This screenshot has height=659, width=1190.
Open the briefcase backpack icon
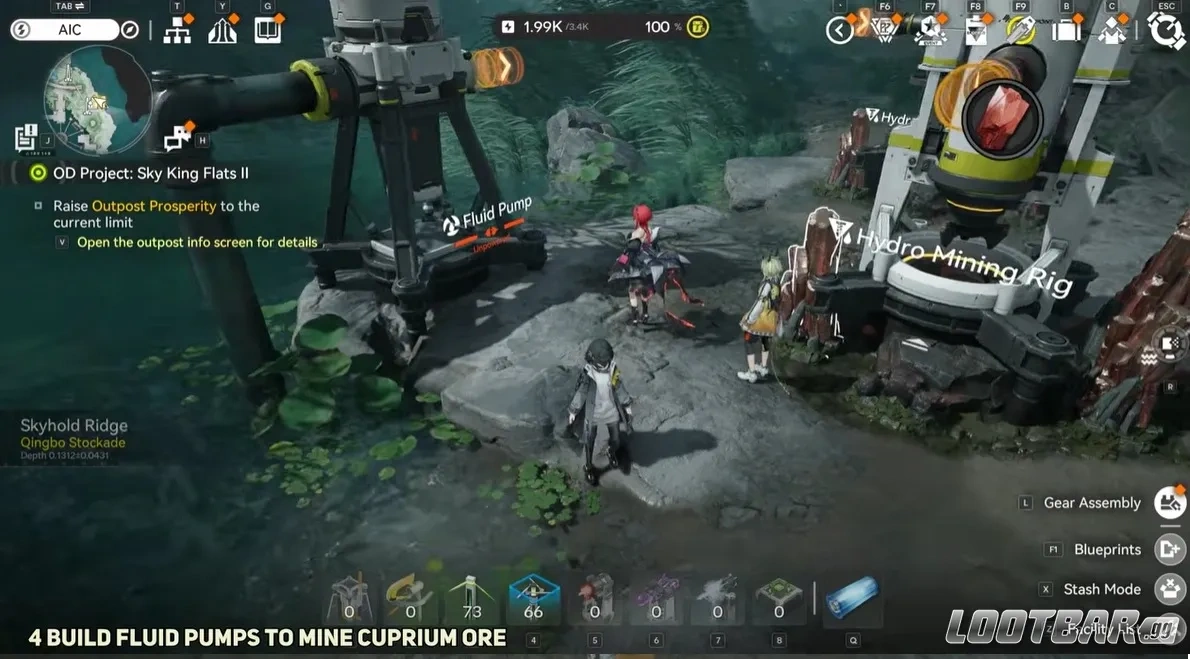1068,31
